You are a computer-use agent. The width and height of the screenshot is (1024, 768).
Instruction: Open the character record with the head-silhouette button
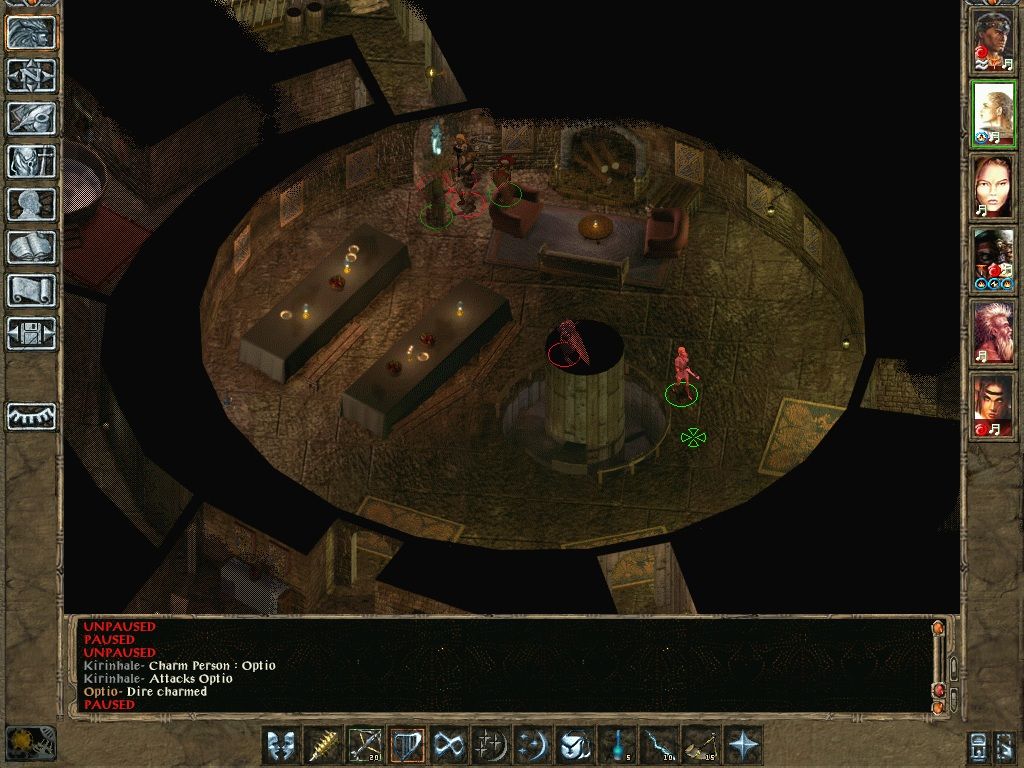tap(32, 204)
